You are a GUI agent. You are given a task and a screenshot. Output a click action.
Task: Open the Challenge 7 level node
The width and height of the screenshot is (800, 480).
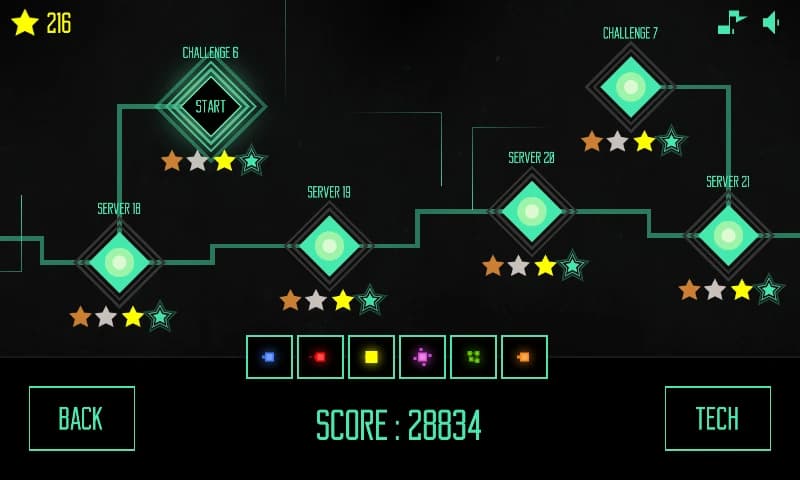tap(630, 87)
